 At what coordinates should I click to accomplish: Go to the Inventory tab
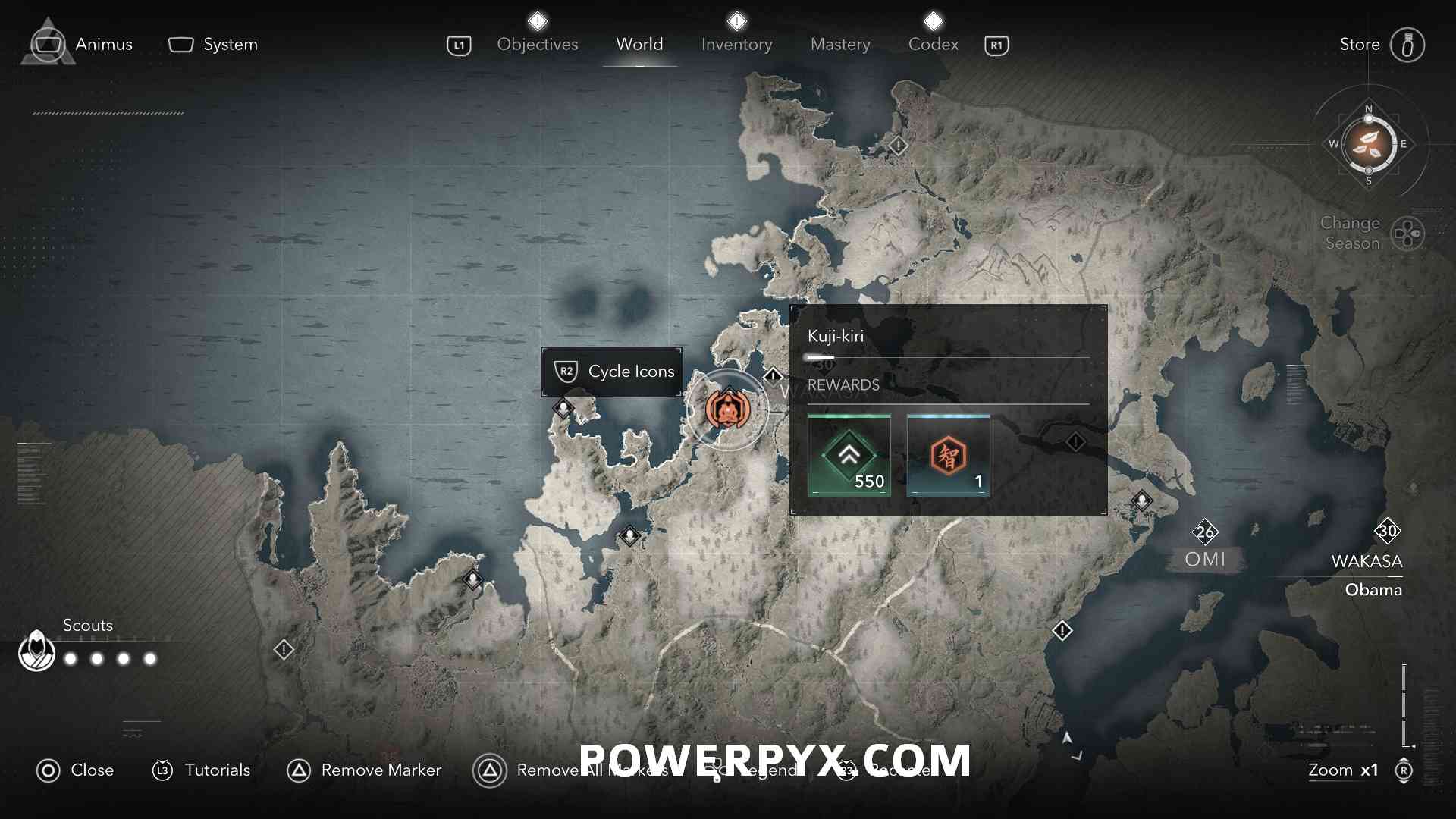point(736,44)
